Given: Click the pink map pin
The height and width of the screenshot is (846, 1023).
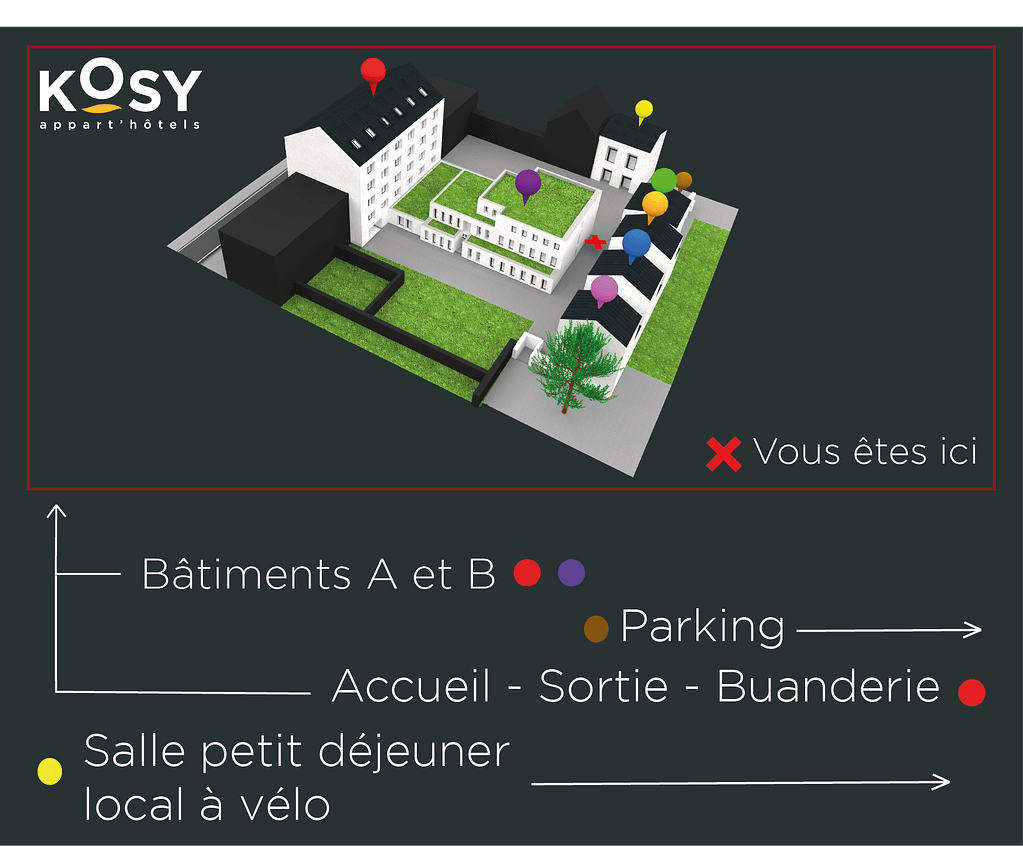Looking at the screenshot, I should (604, 290).
